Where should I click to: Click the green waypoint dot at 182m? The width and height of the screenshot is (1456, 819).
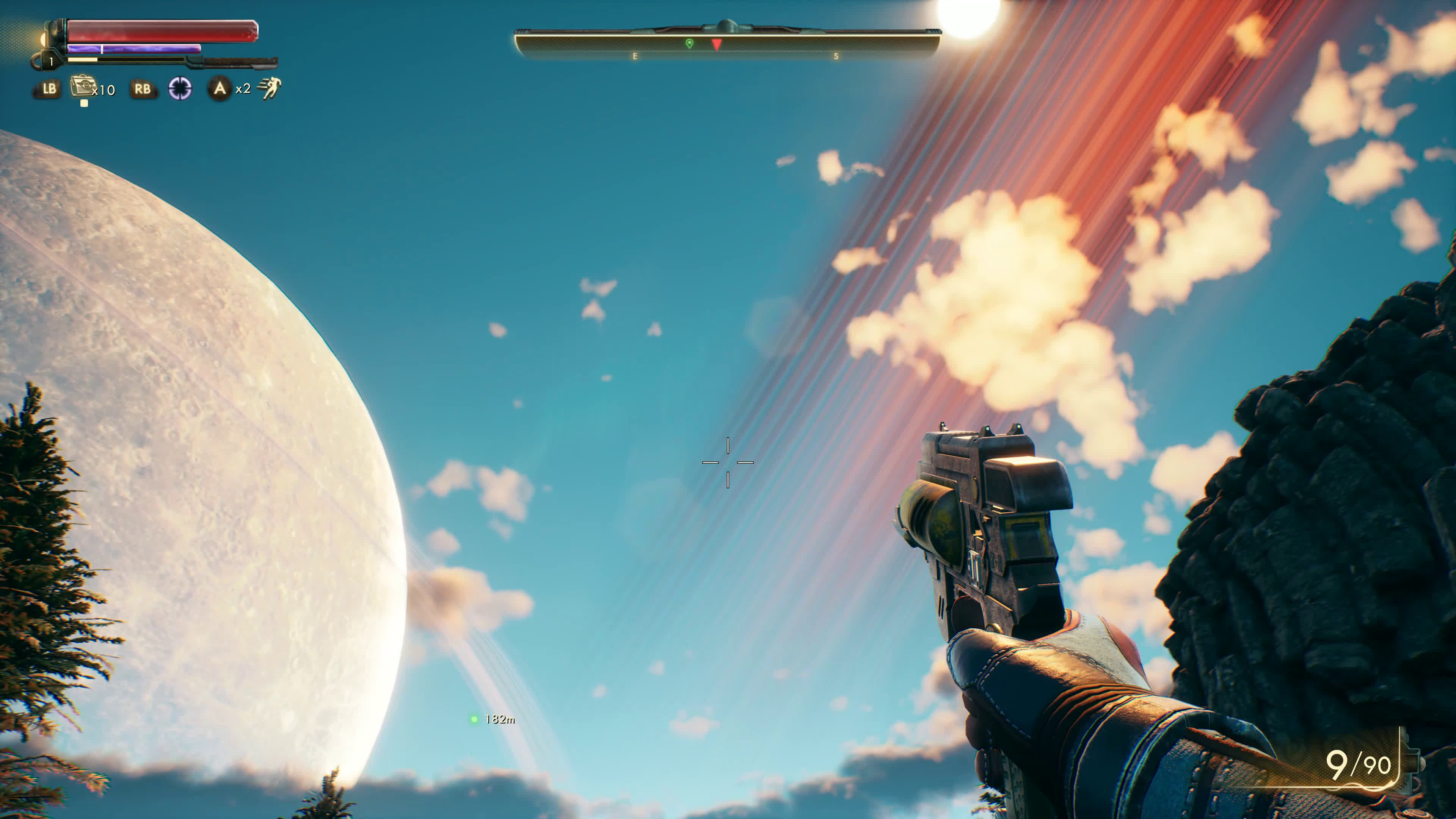[474, 719]
